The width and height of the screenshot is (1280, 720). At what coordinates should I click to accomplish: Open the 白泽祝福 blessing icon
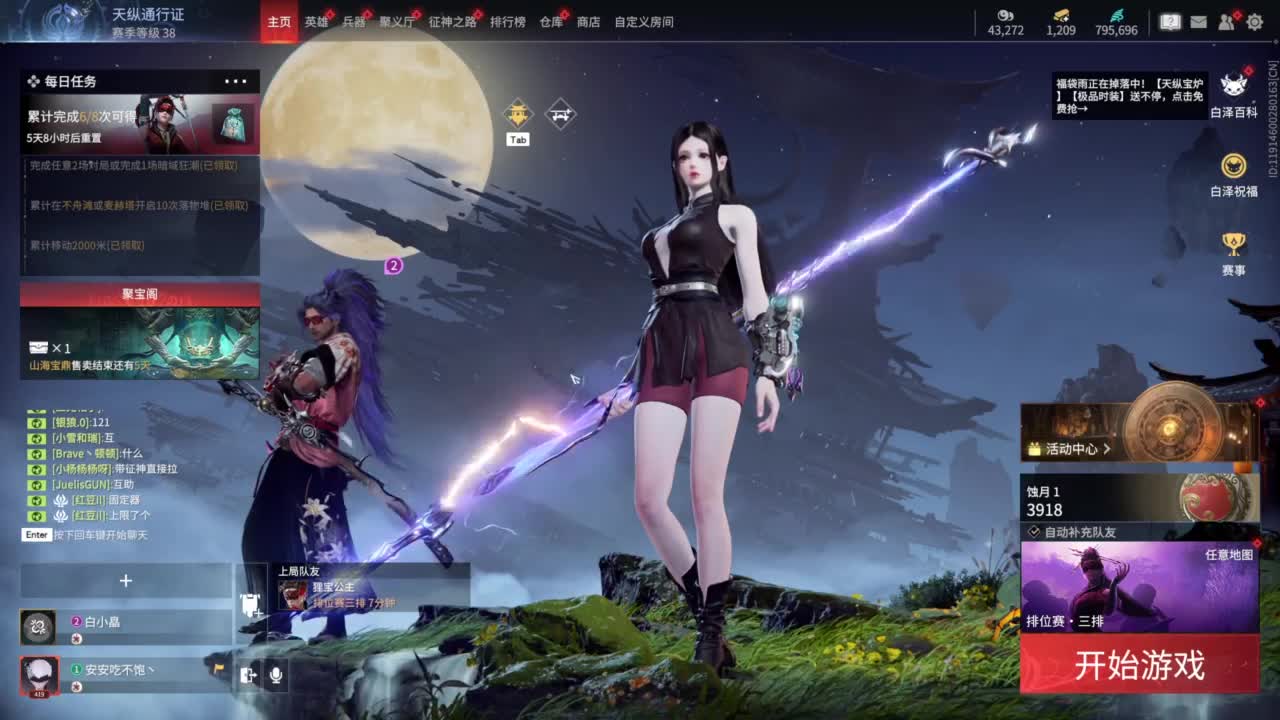(1233, 173)
